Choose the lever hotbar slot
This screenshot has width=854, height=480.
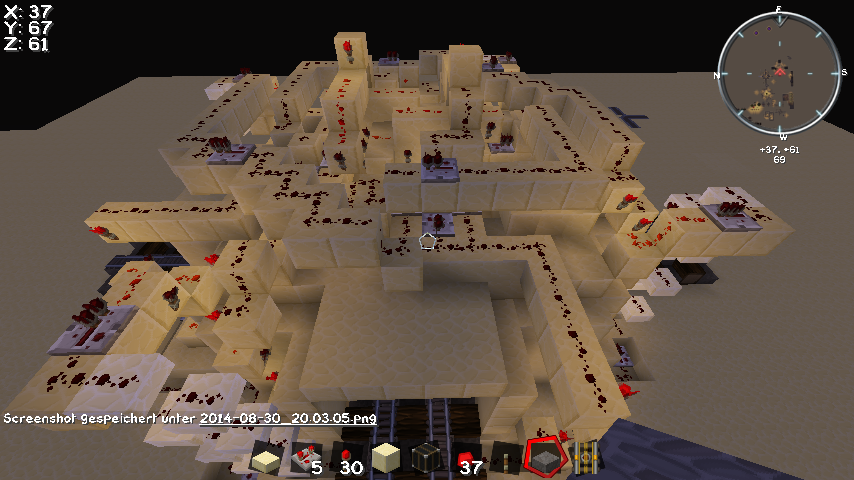[x=506, y=460]
